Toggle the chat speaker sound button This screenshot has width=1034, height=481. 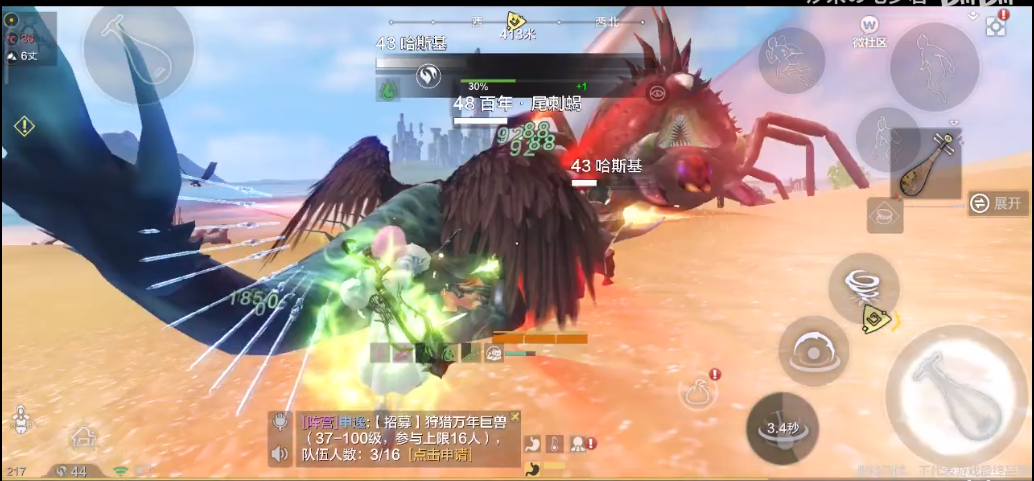tap(281, 454)
